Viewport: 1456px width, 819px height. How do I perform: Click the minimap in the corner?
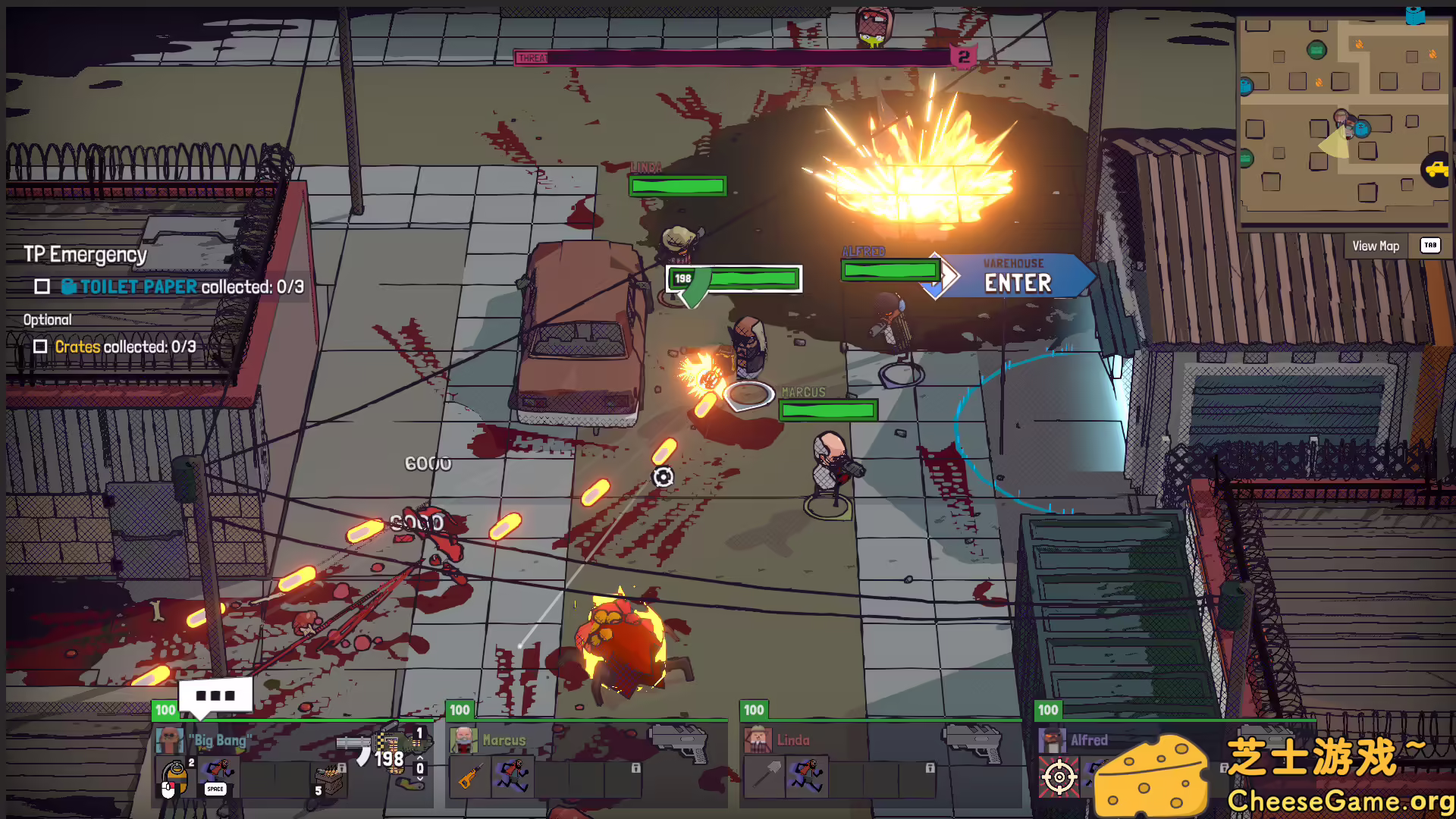[x=1342, y=121]
